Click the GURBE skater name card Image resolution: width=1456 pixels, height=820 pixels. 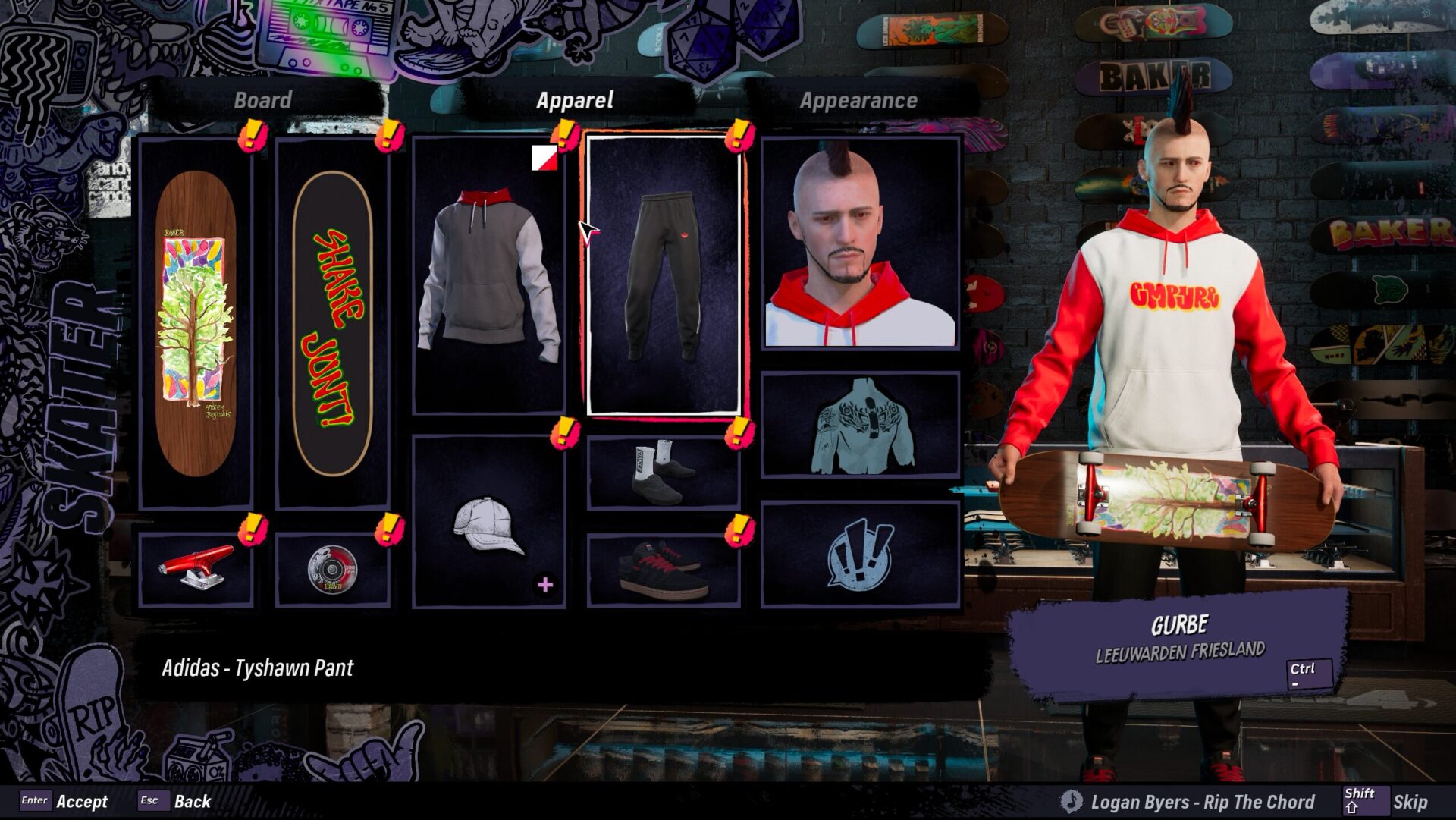1179,639
